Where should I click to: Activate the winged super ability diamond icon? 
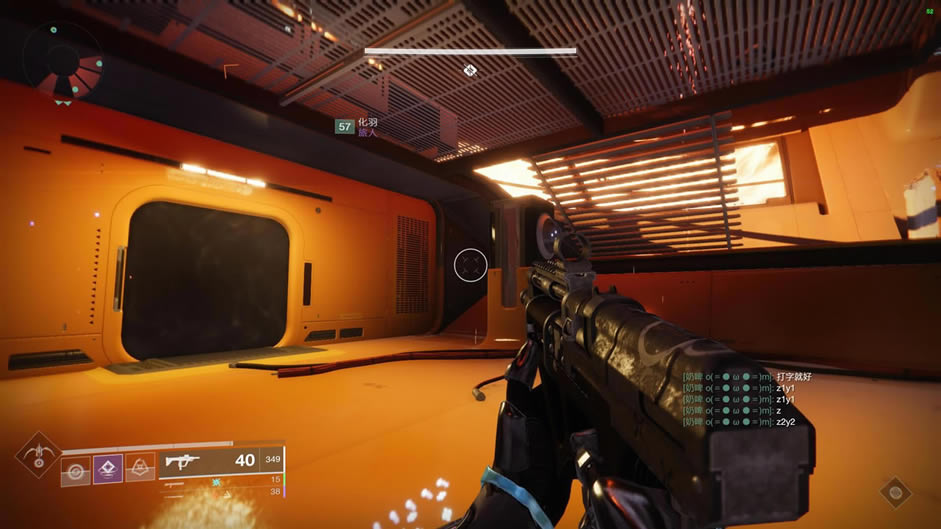pos(38,456)
